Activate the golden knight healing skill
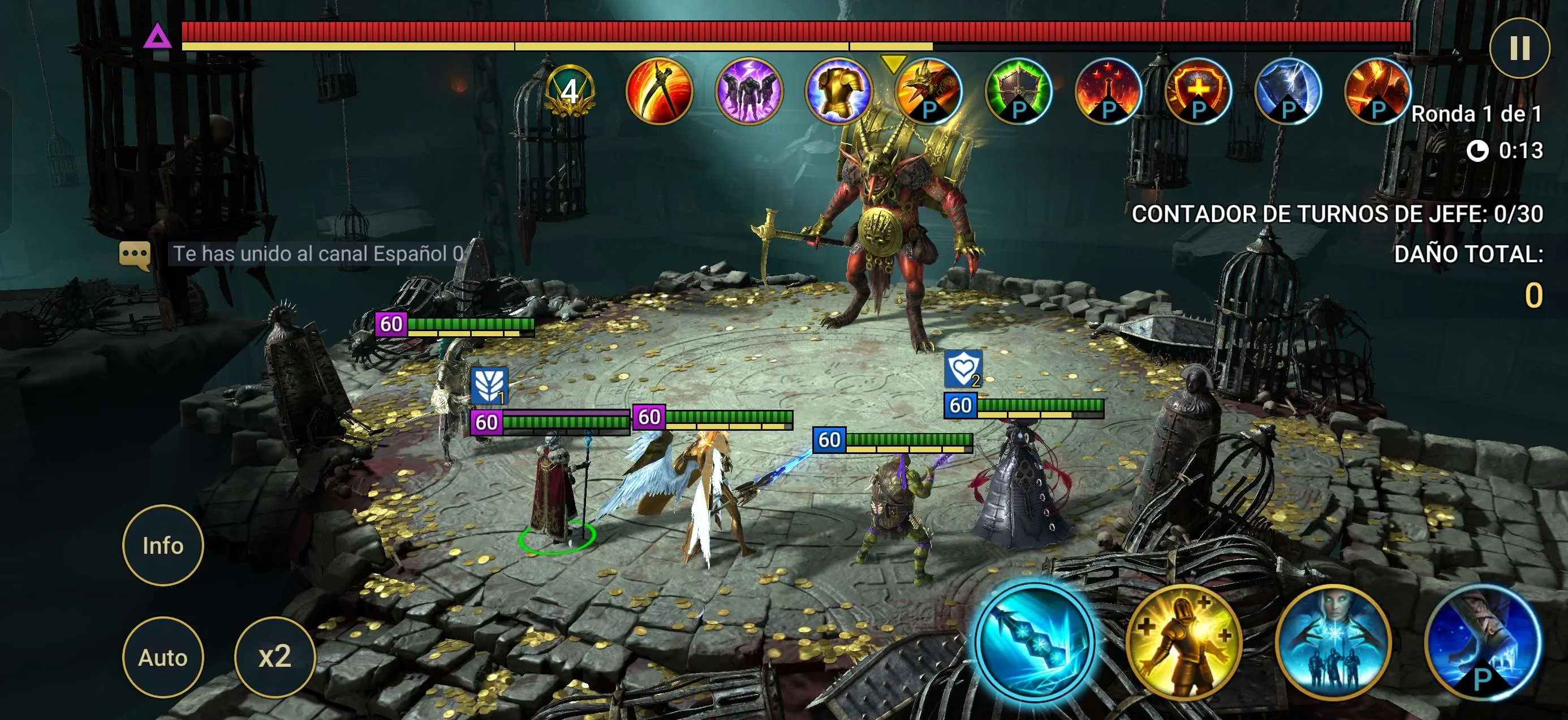This screenshot has height=720, width=1568. click(x=1184, y=641)
